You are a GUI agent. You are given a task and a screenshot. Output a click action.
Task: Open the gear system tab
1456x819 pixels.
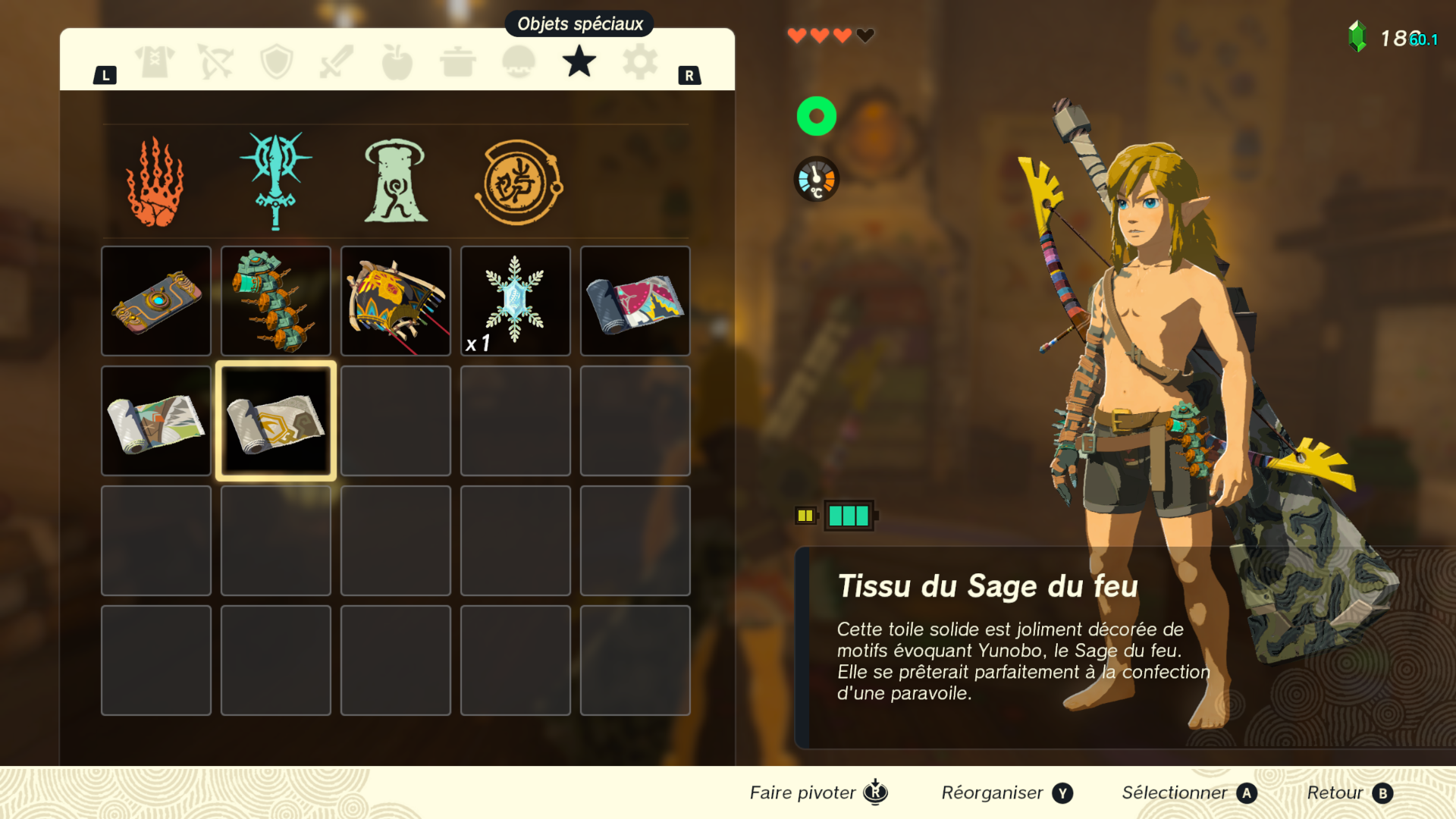coord(640,62)
